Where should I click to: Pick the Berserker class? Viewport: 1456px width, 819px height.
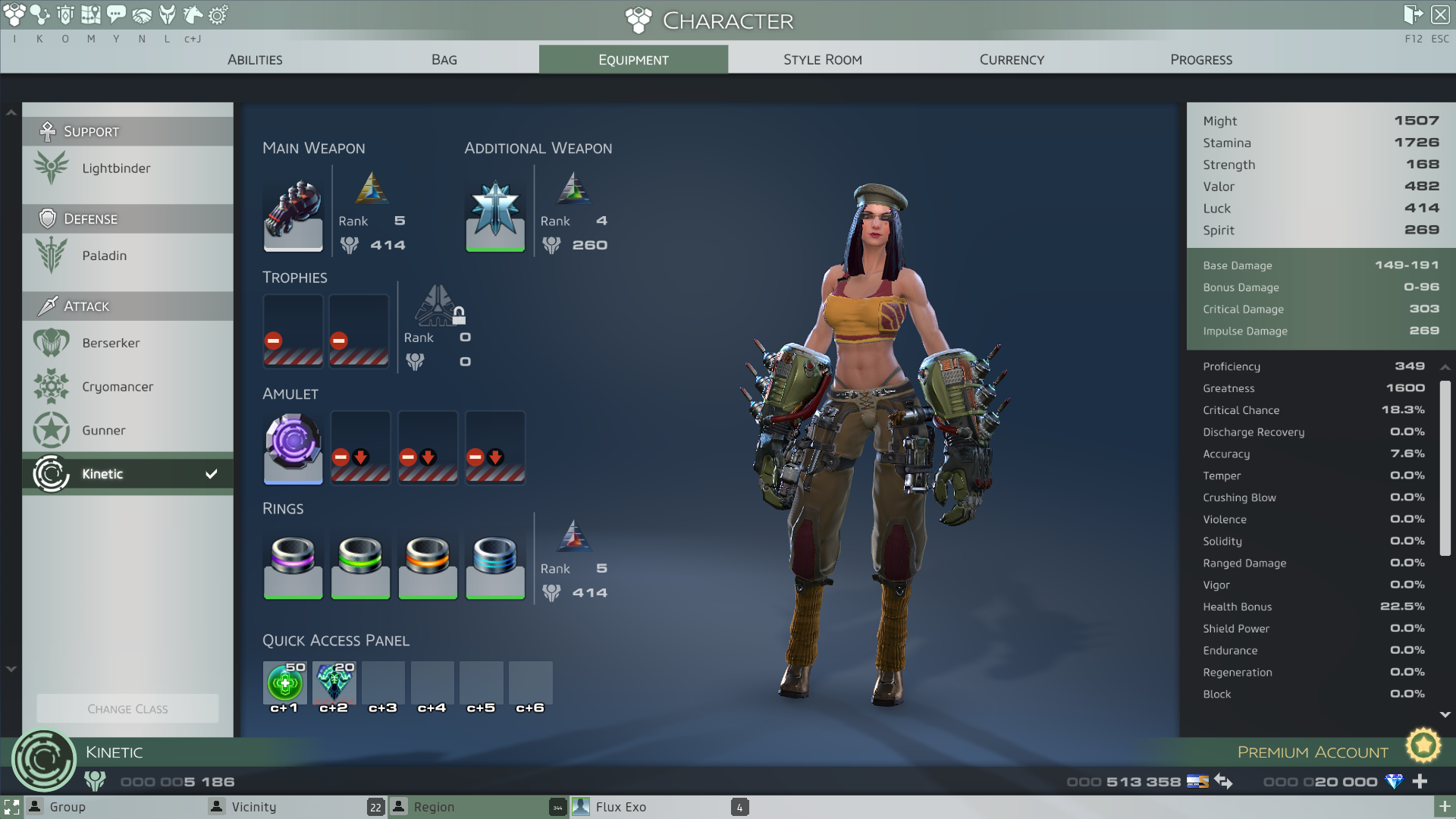click(111, 343)
